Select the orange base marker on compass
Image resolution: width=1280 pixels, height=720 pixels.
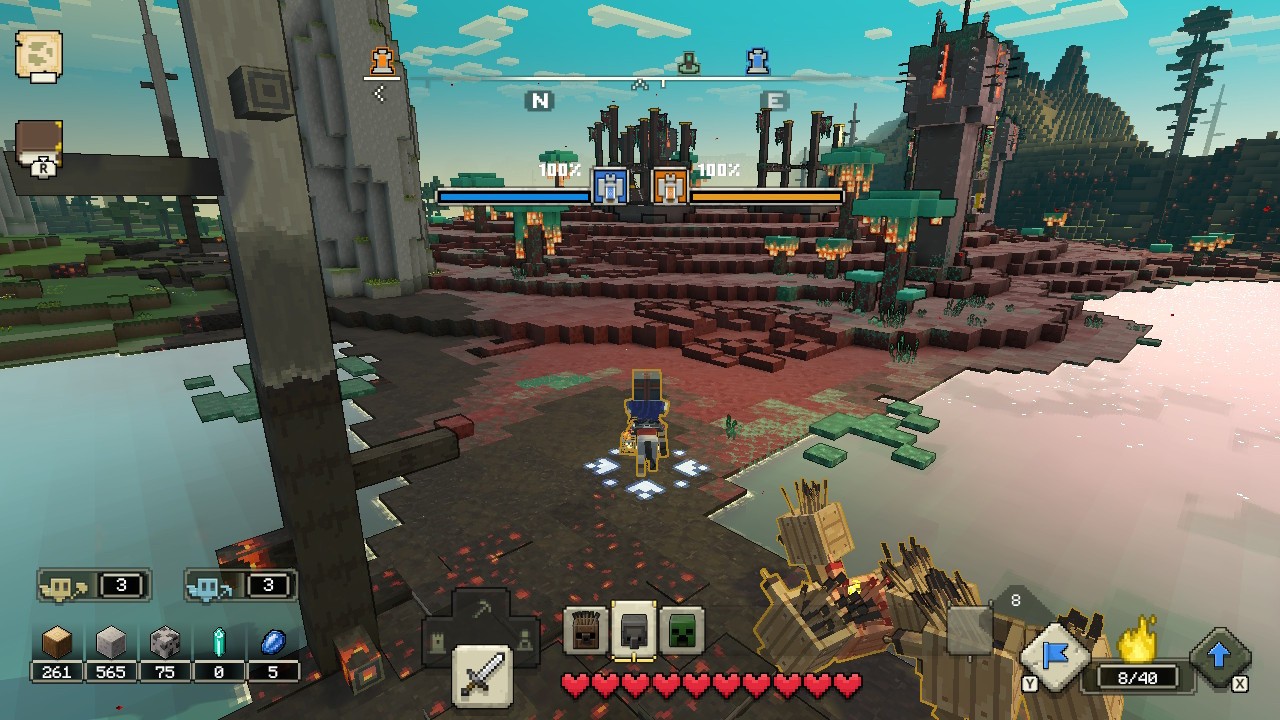tap(380, 62)
